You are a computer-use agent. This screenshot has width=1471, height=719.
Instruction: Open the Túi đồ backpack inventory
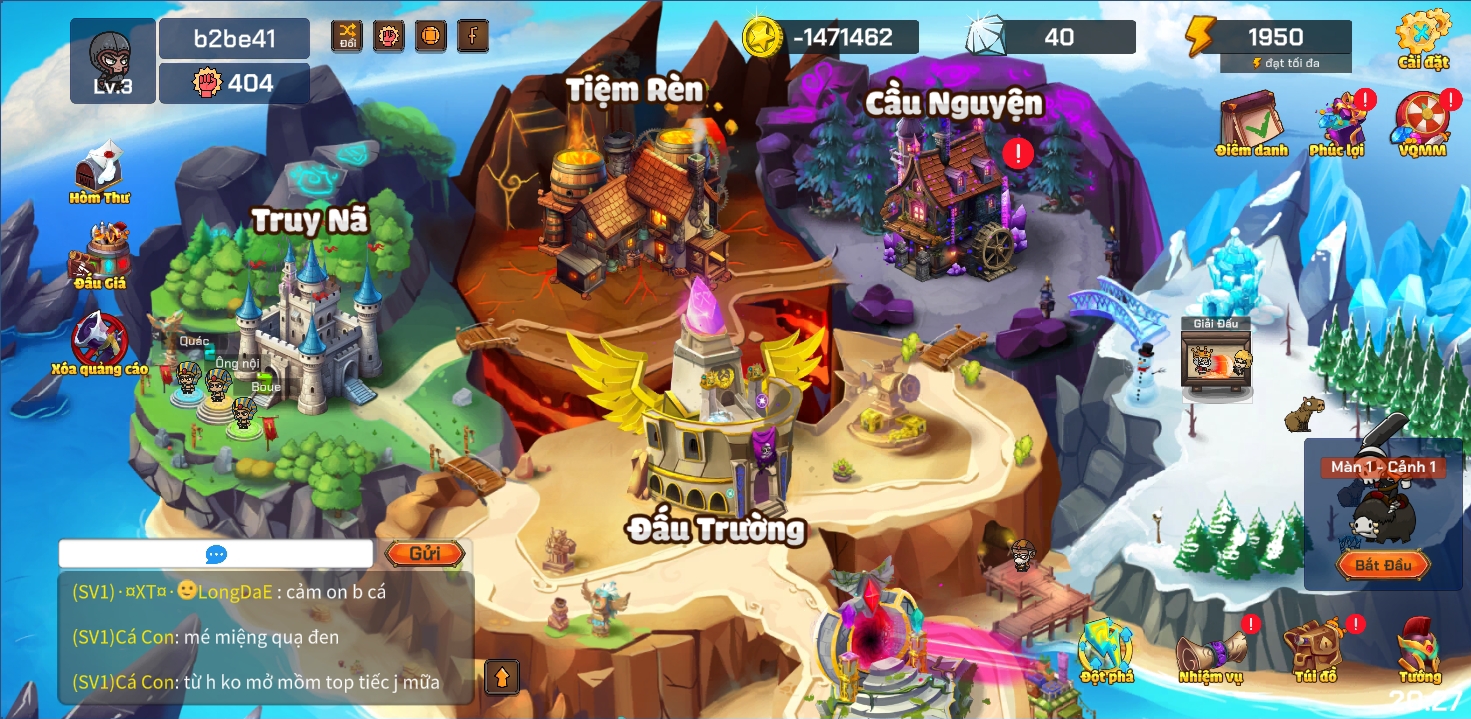coord(1314,650)
